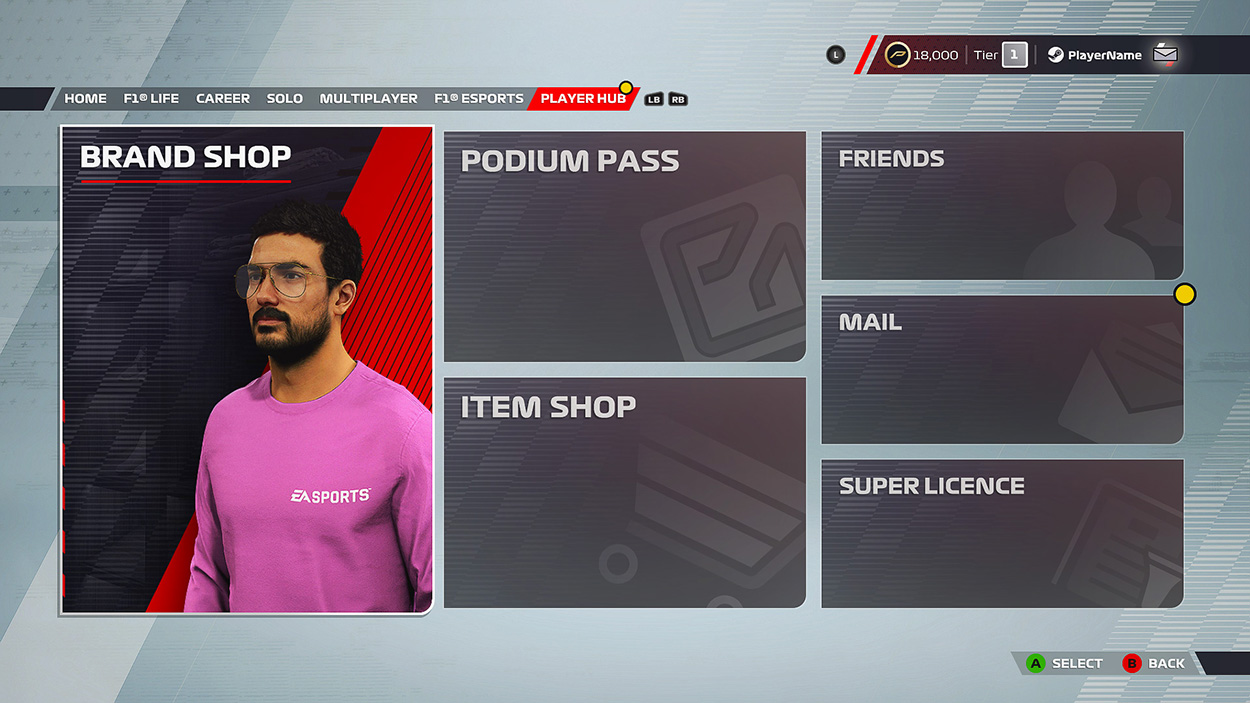The width and height of the screenshot is (1250, 703).
Task: Open the Friends panel
Action: [1002, 205]
